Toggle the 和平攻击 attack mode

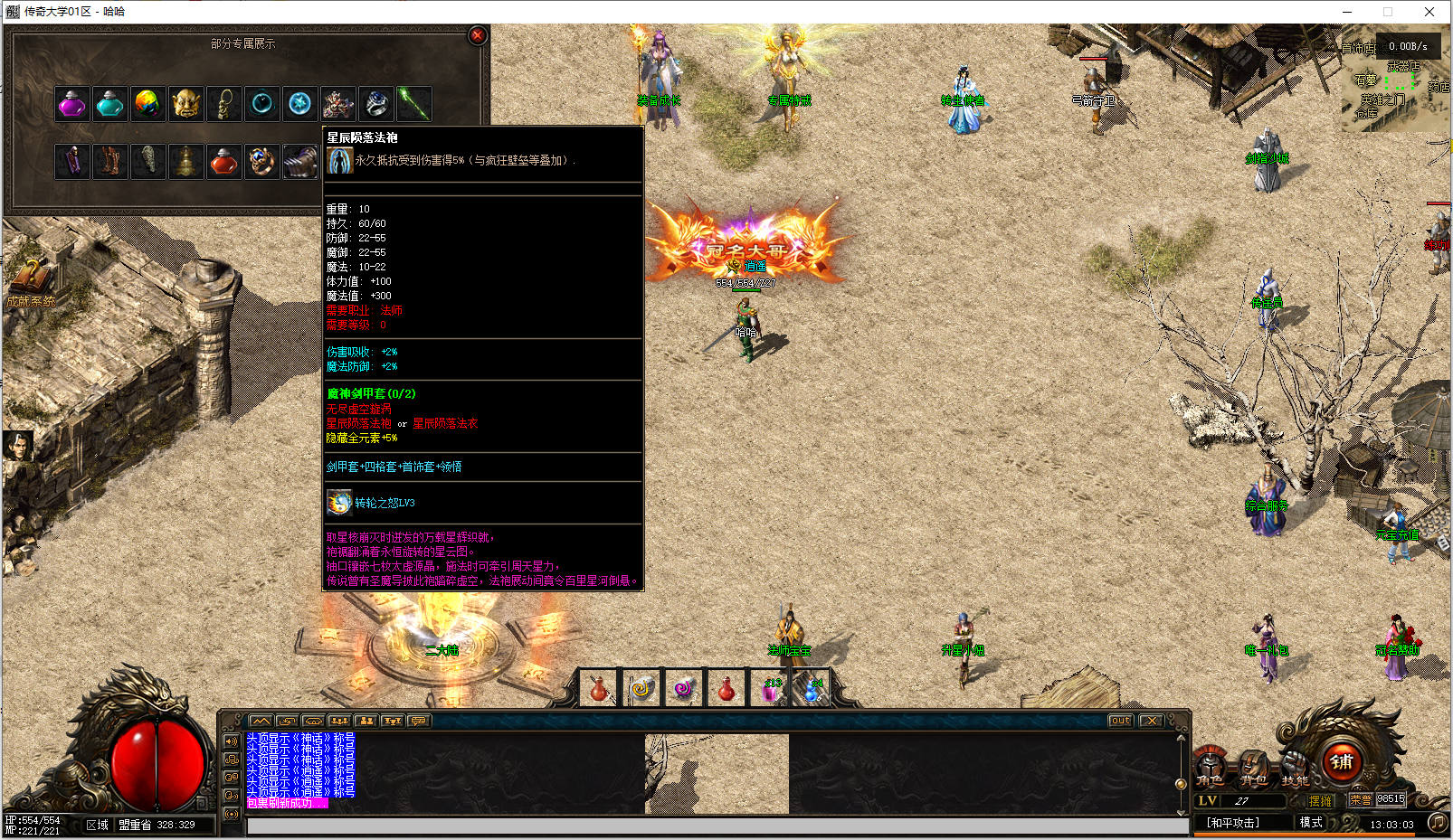(x=1232, y=823)
